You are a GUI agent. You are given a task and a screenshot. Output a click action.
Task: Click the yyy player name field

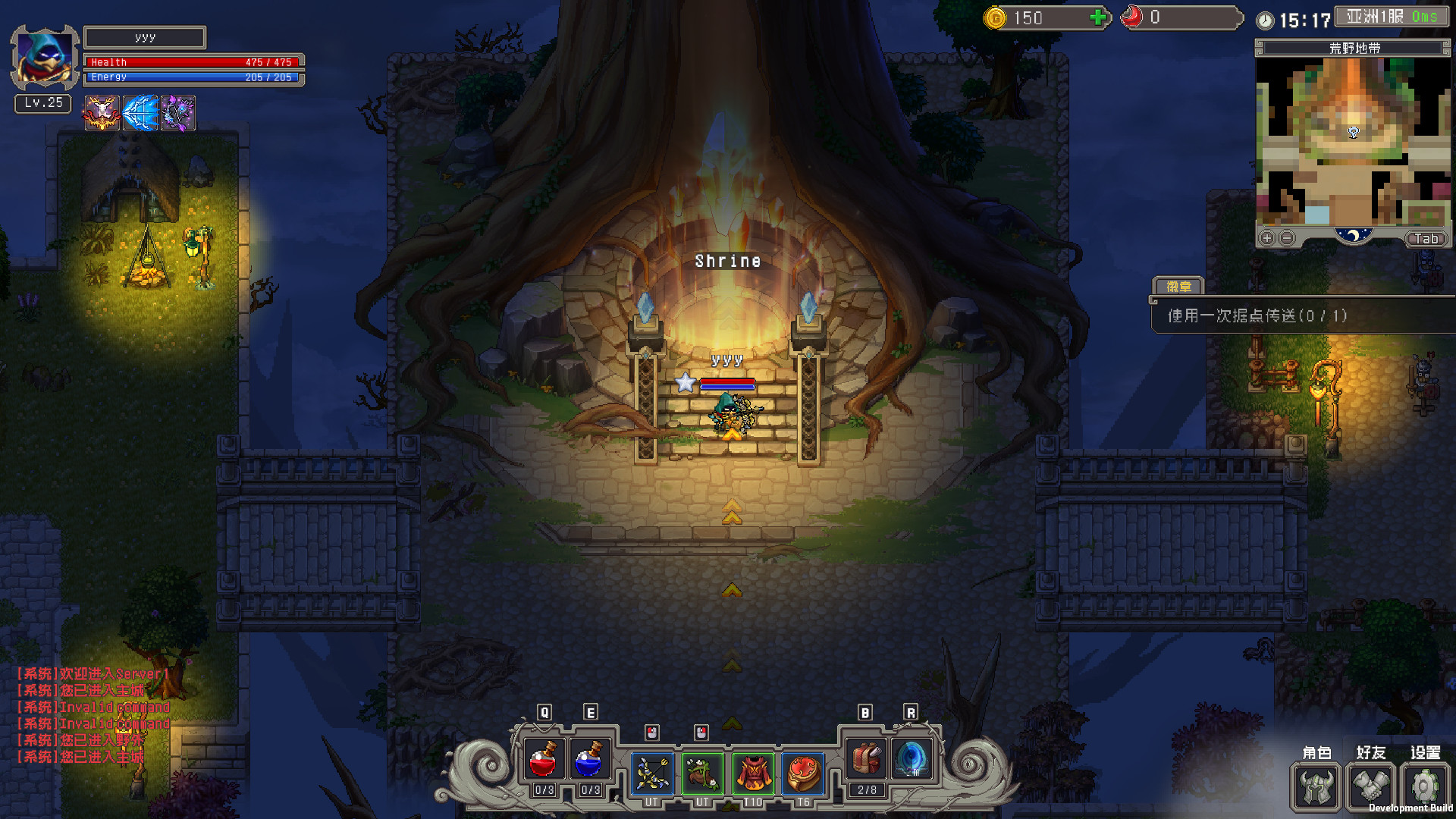pyautogui.click(x=144, y=36)
